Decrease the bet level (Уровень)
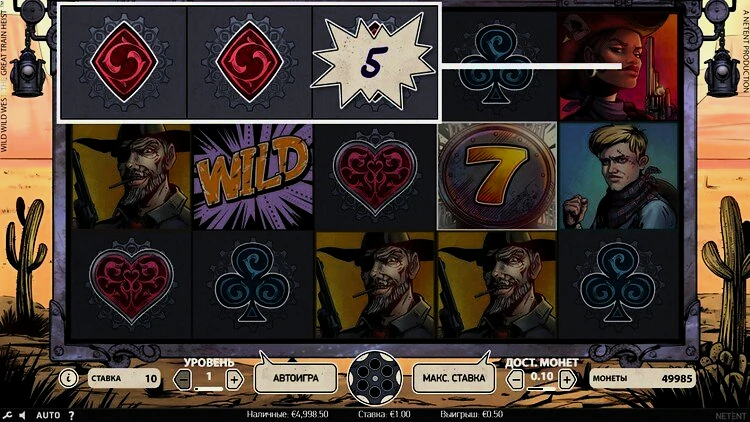 pos(183,379)
